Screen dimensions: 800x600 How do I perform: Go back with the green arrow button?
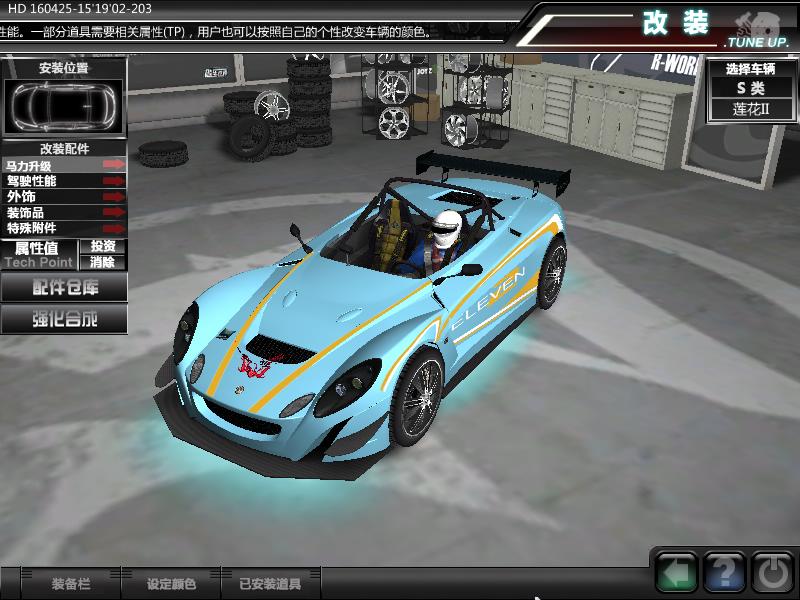[677, 573]
